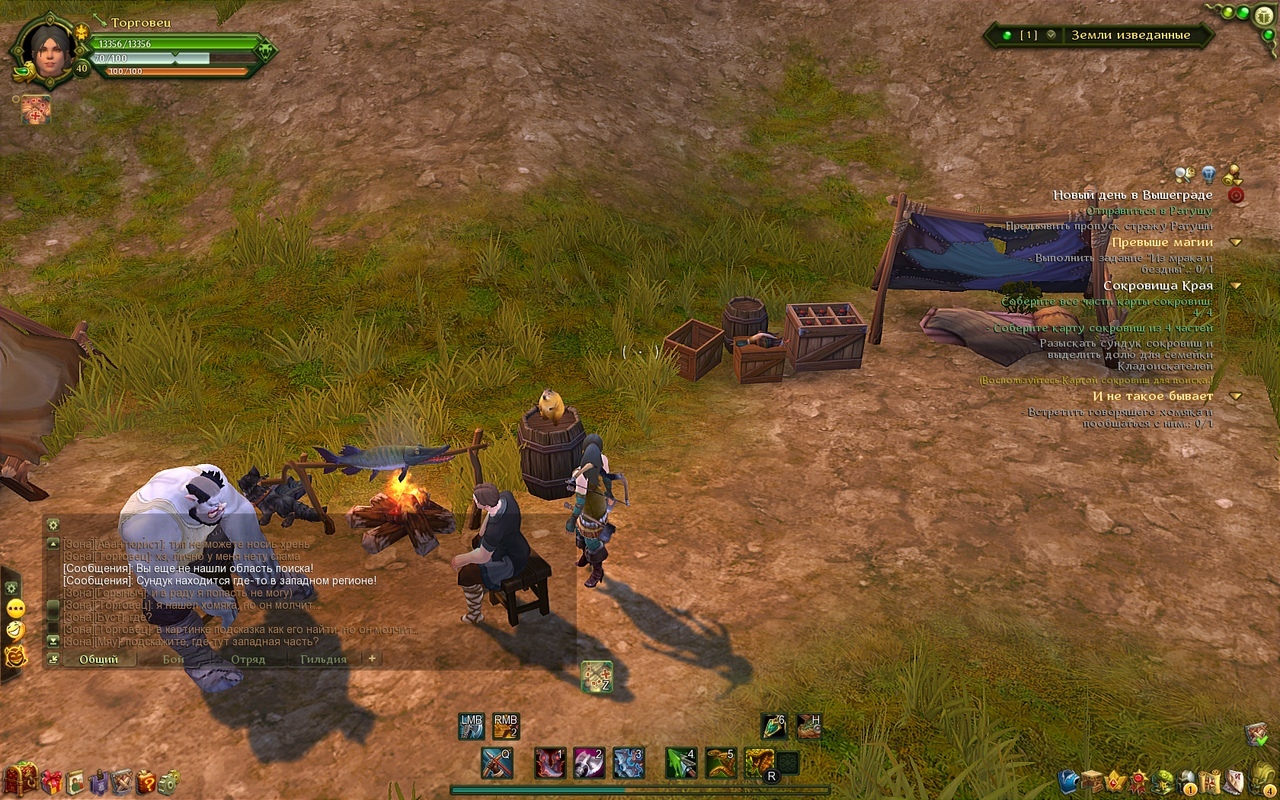Use the treasure map icon marked Z

click(x=596, y=677)
